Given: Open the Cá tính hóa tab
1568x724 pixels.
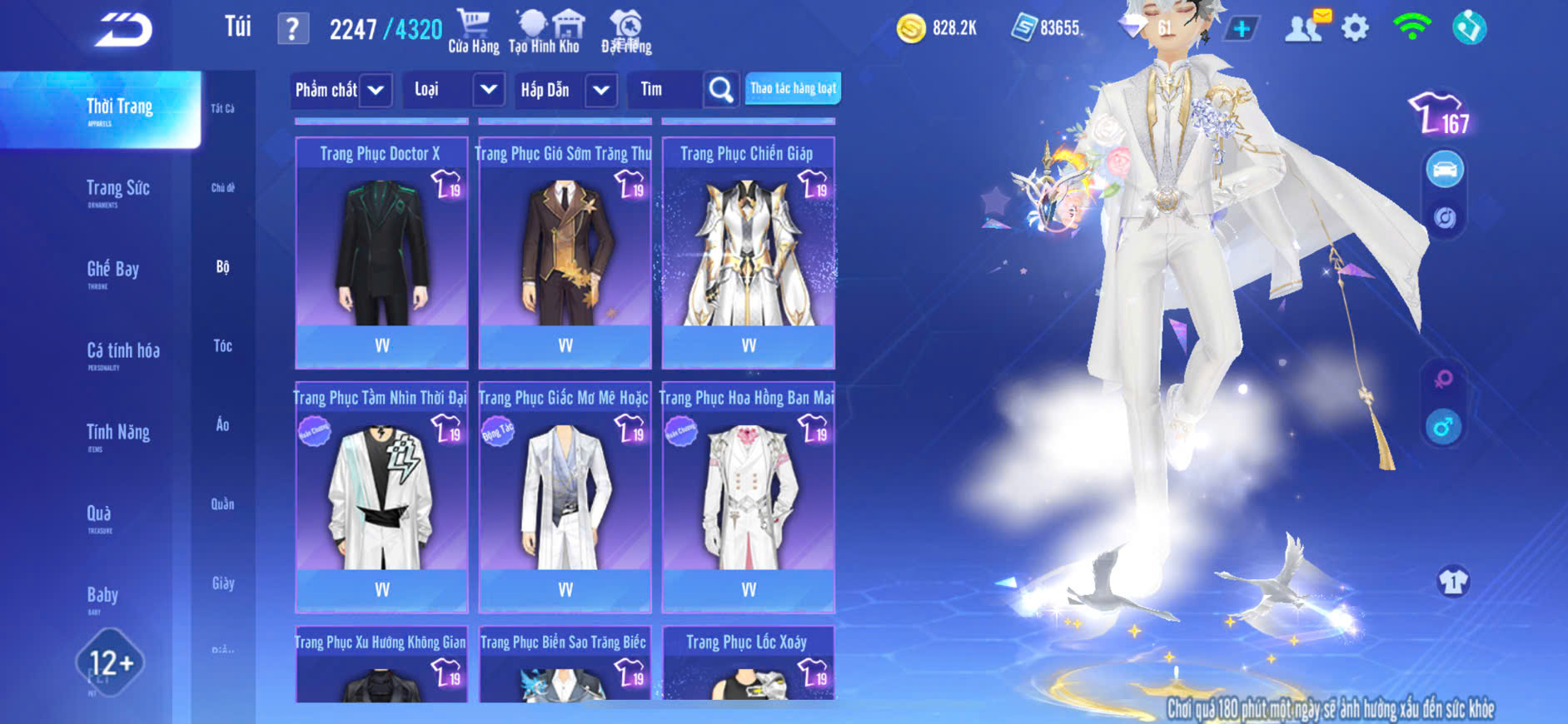Looking at the screenshot, I should click(x=123, y=352).
